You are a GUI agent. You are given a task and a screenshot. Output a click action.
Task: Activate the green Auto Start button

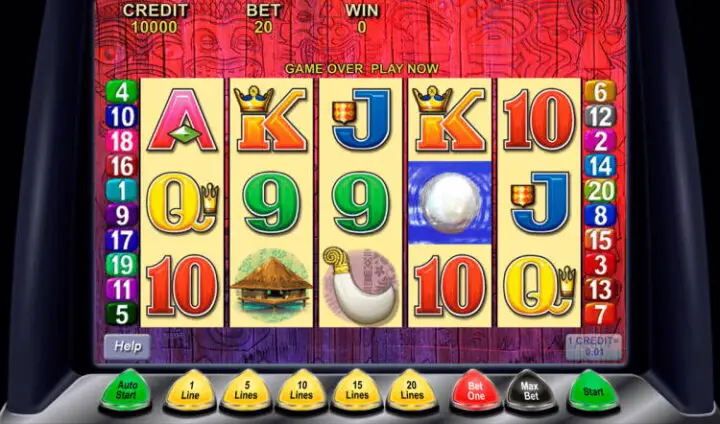pyautogui.click(x=127, y=387)
